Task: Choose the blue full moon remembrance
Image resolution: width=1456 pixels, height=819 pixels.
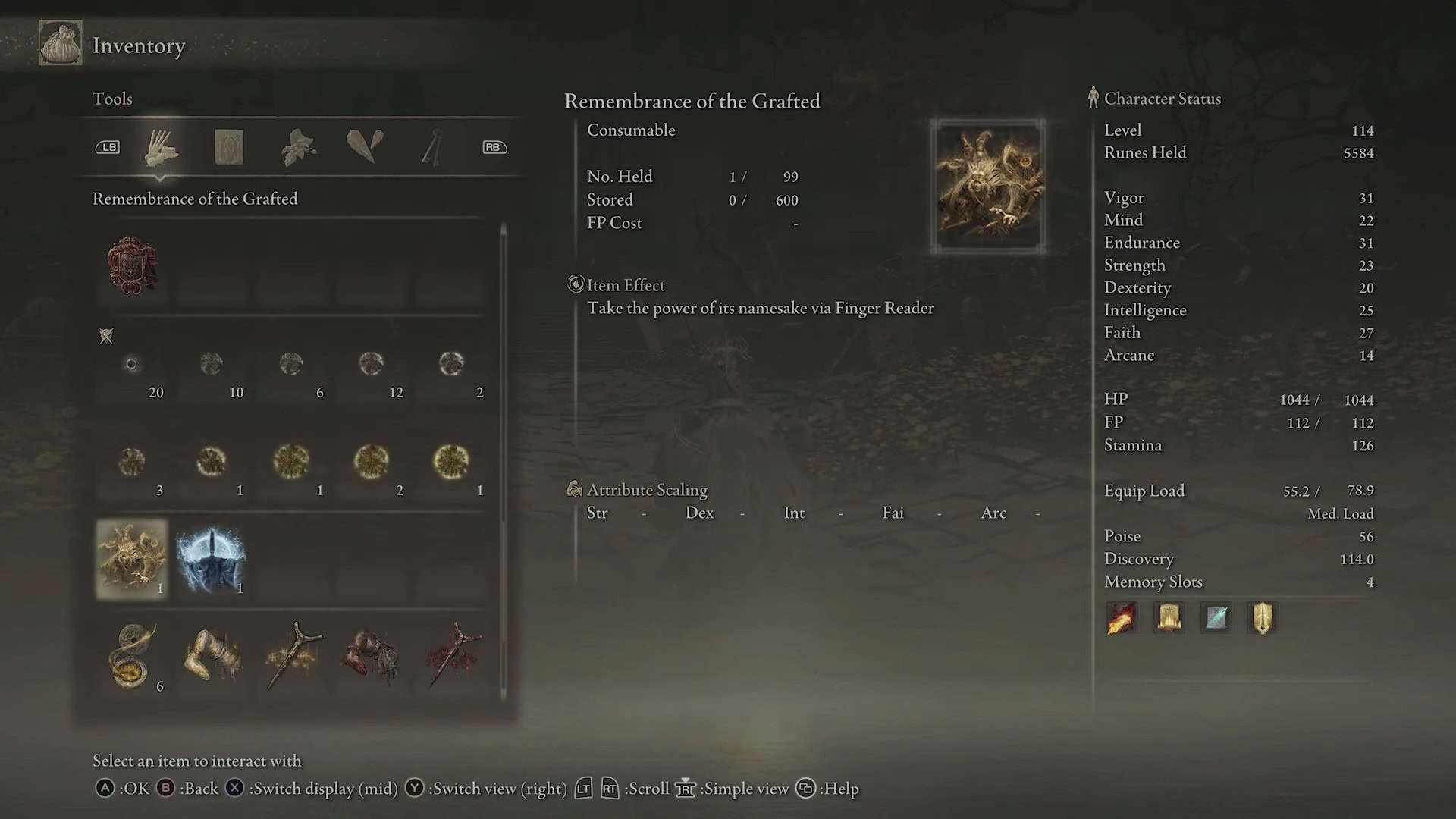Action: pos(212,560)
